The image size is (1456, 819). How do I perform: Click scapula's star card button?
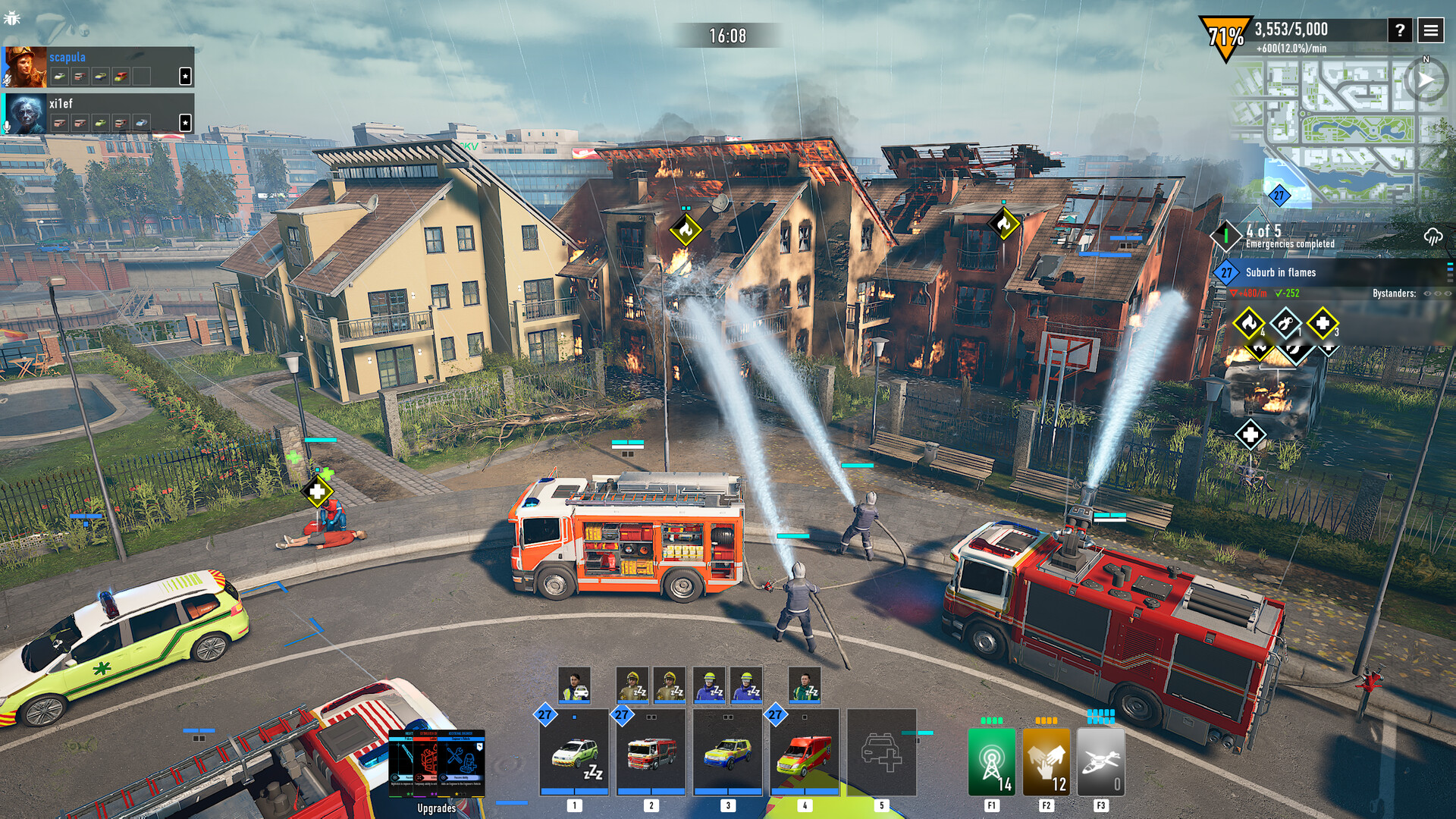point(185,76)
